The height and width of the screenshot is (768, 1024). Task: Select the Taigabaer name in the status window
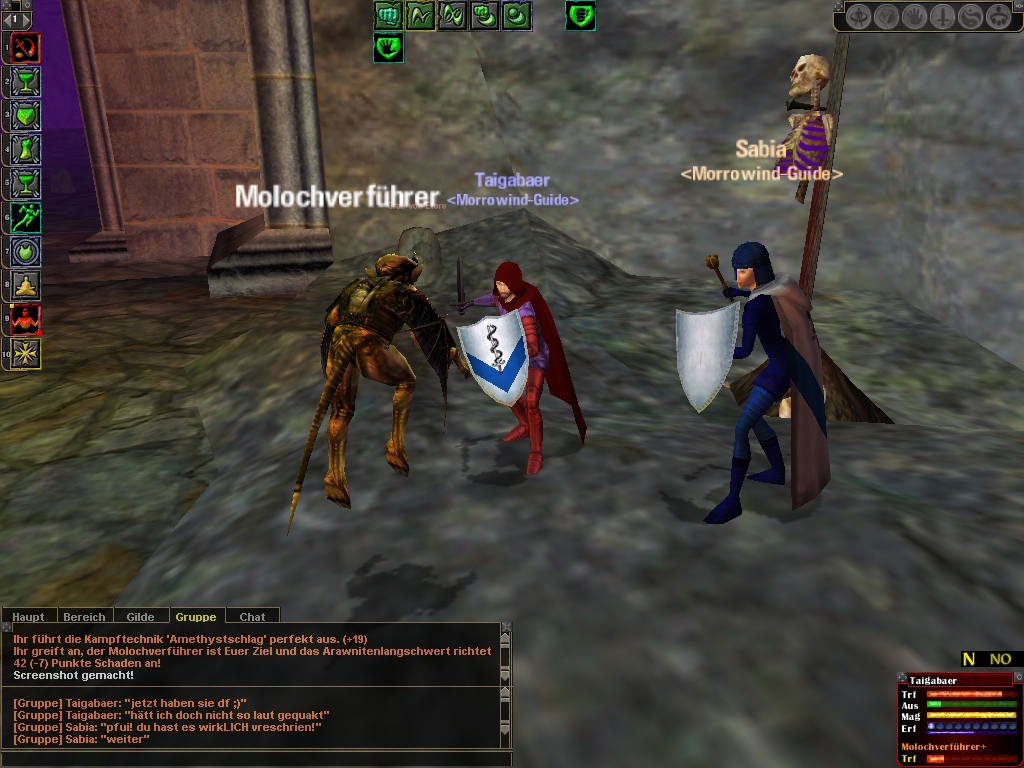tap(934, 680)
